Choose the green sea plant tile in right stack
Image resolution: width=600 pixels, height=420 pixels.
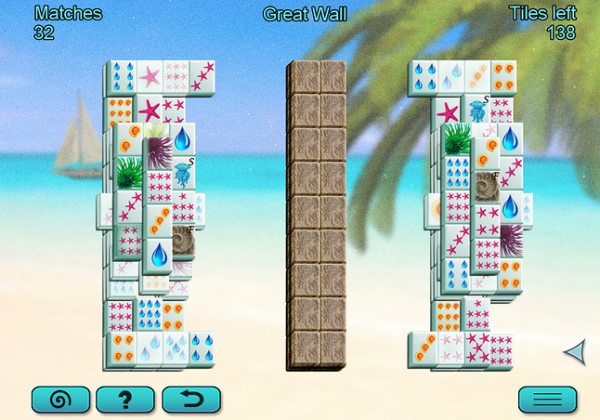456,138
